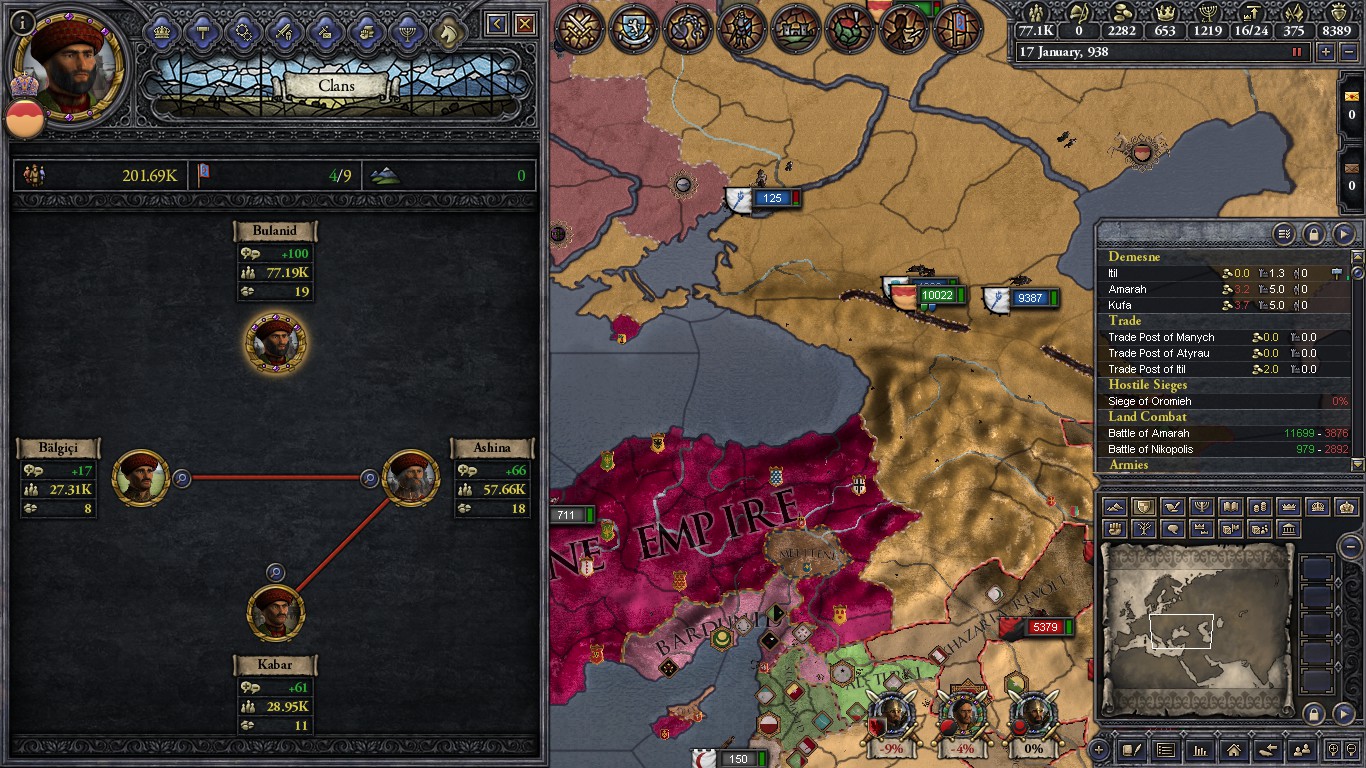Select the terrain map mode icon
1366x768 pixels.
(1114, 507)
